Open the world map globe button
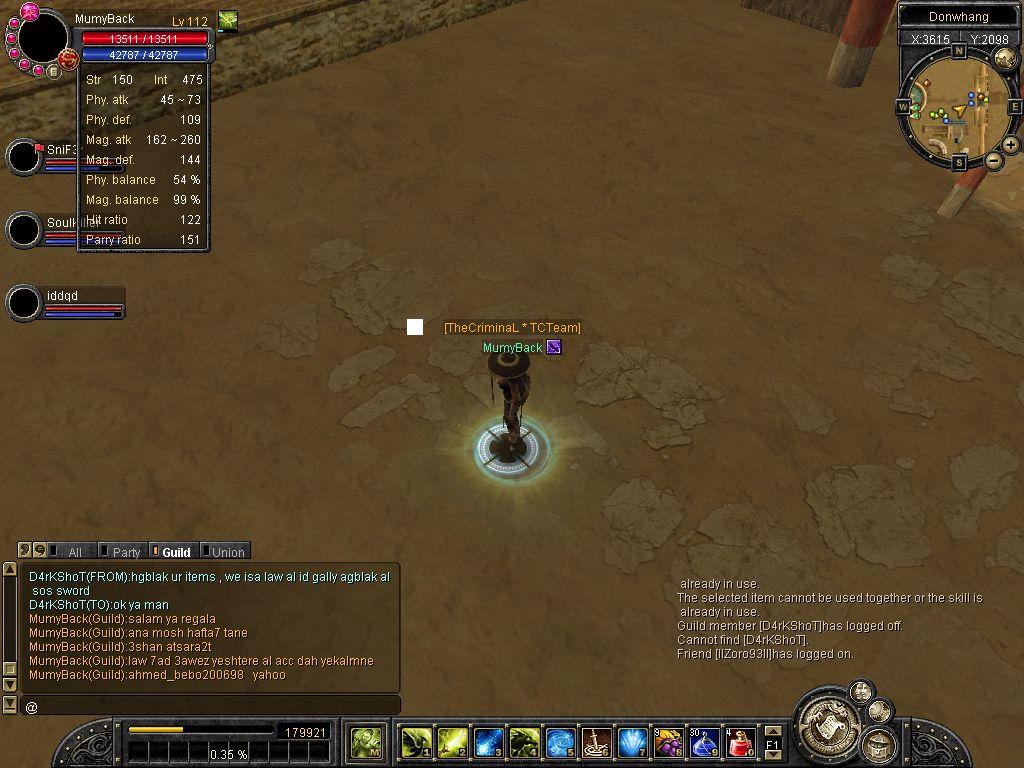 [x=1005, y=57]
